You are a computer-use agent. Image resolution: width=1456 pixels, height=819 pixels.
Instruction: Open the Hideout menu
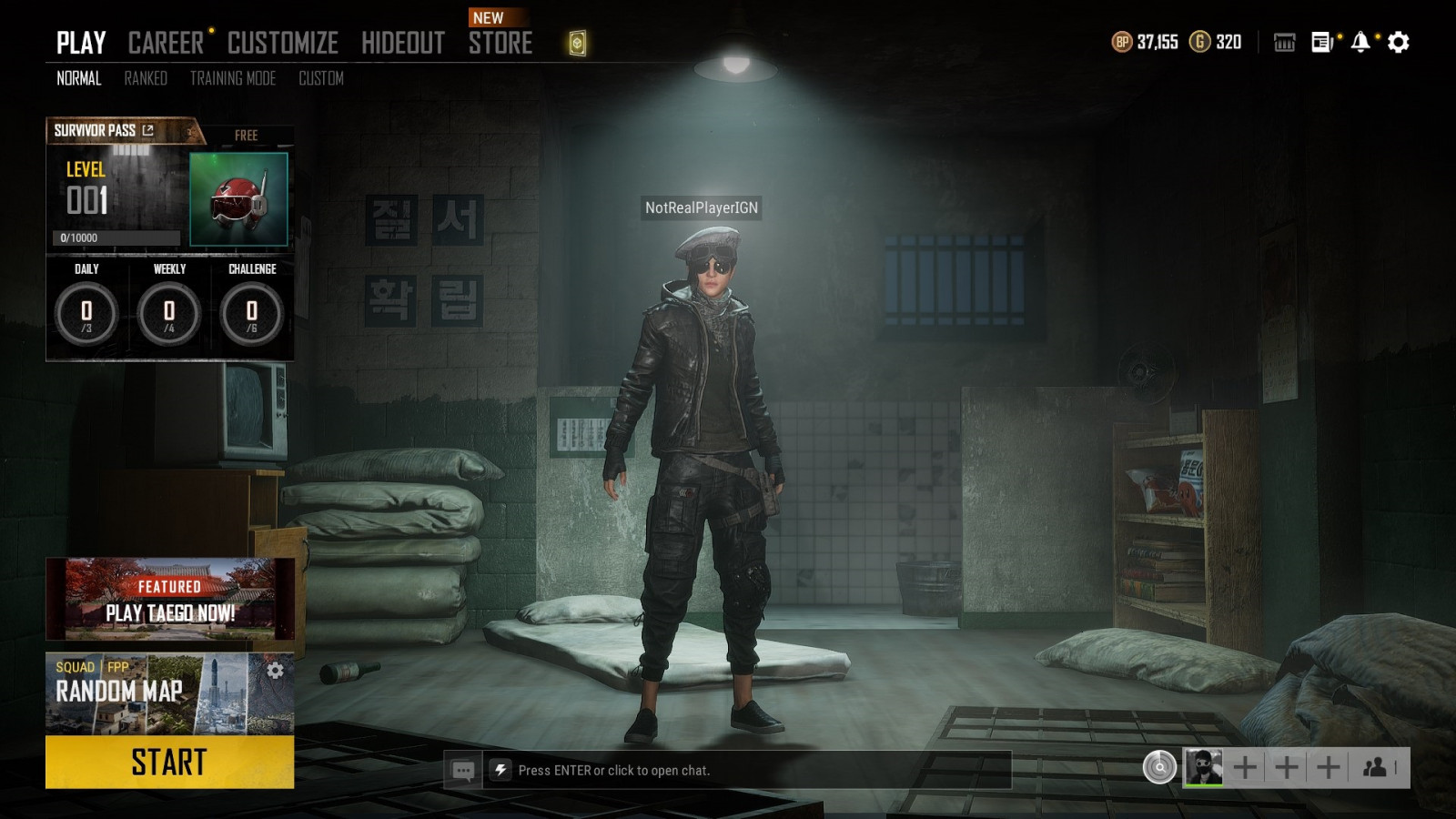402,43
